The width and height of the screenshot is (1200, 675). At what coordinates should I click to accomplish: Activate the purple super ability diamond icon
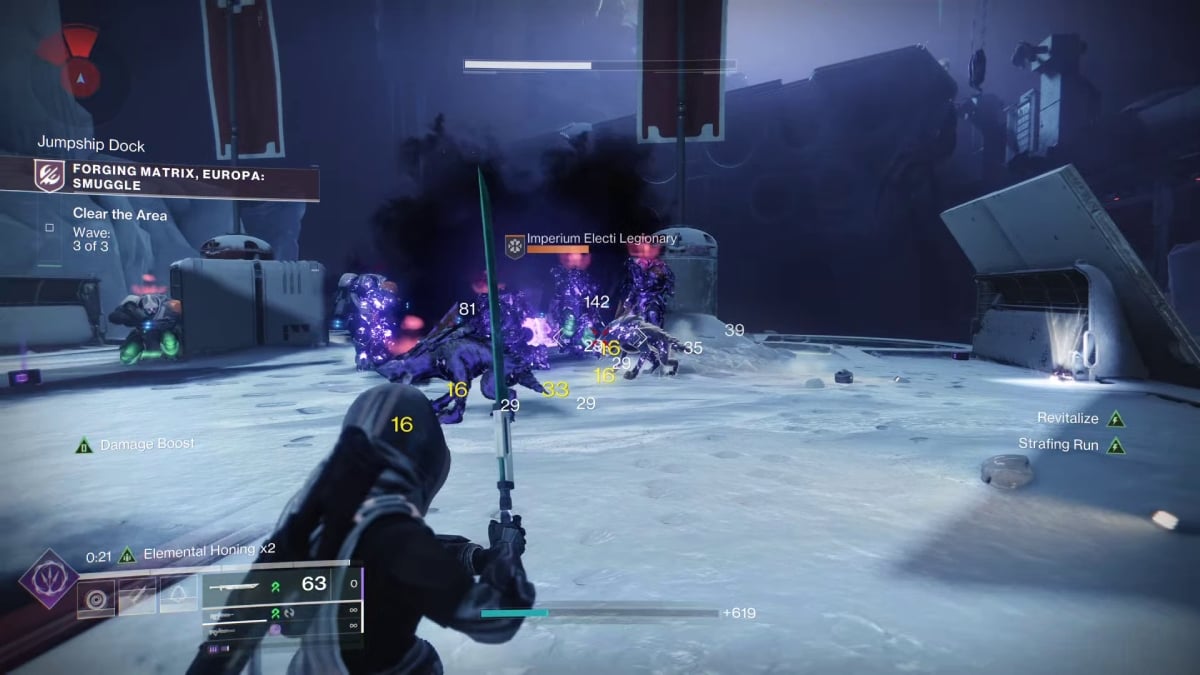coord(47,580)
